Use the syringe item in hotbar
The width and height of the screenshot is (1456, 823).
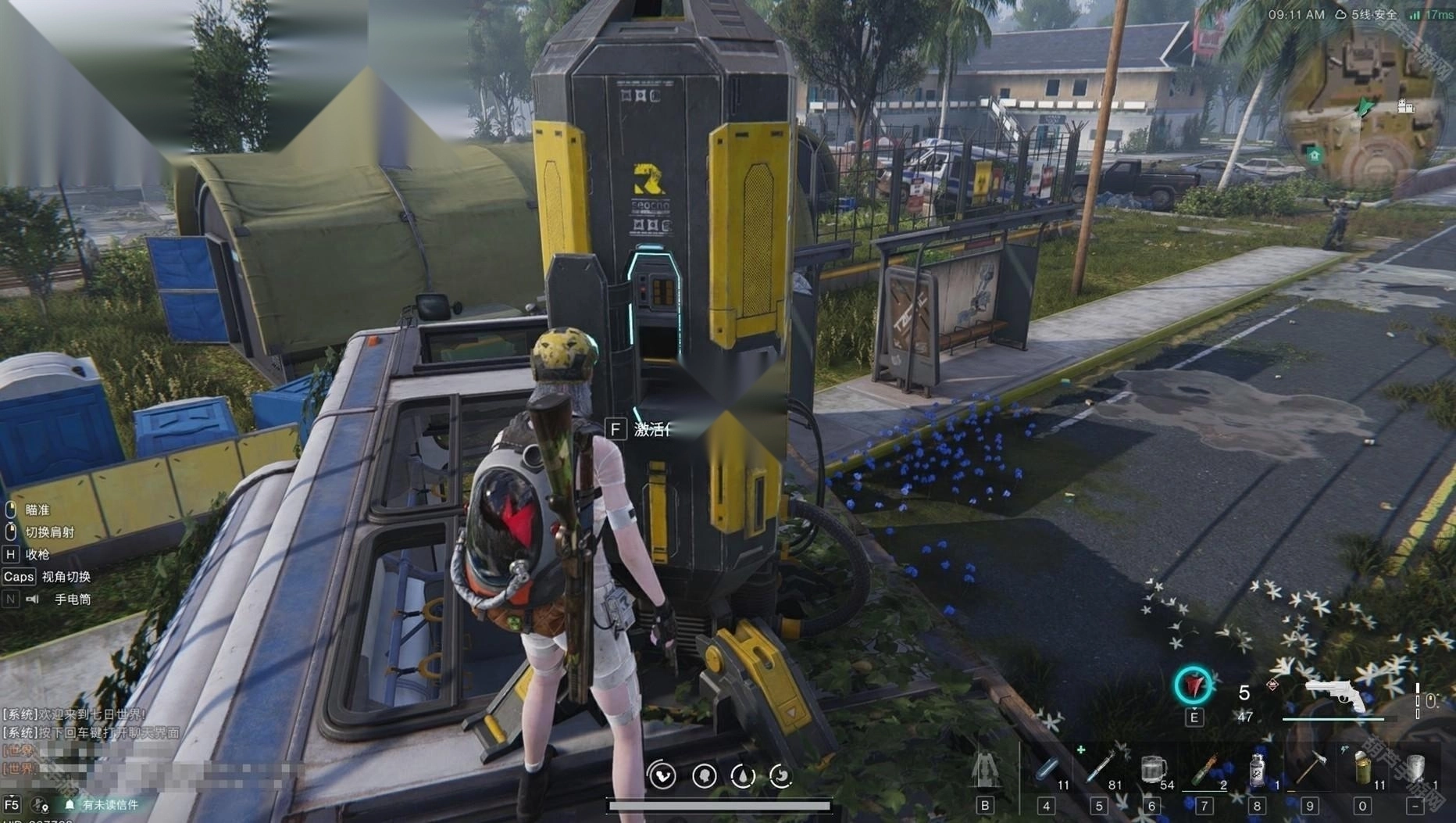[x=1099, y=769]
